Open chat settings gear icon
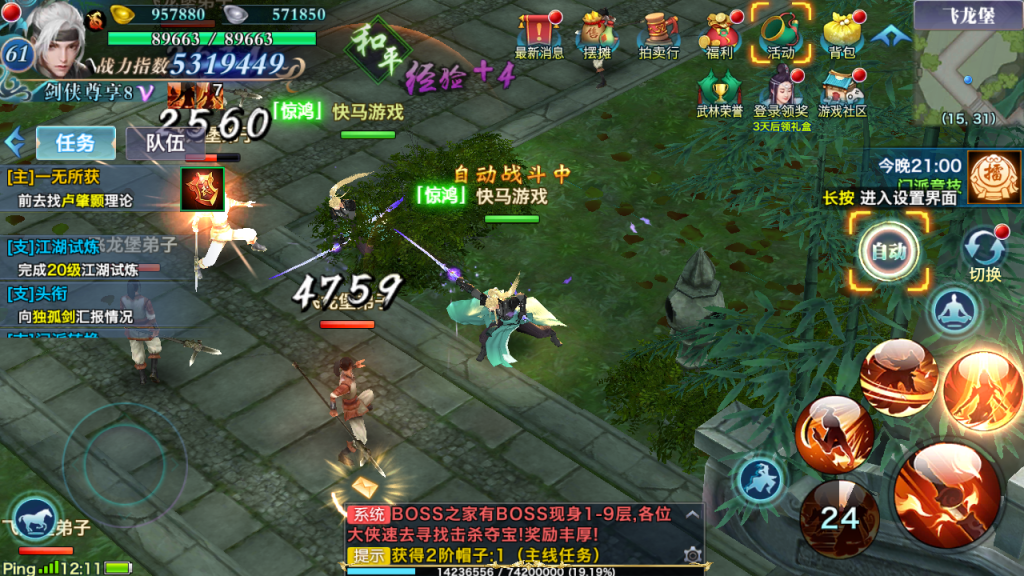Viewport: 1024px width, 576px height. 690,554
